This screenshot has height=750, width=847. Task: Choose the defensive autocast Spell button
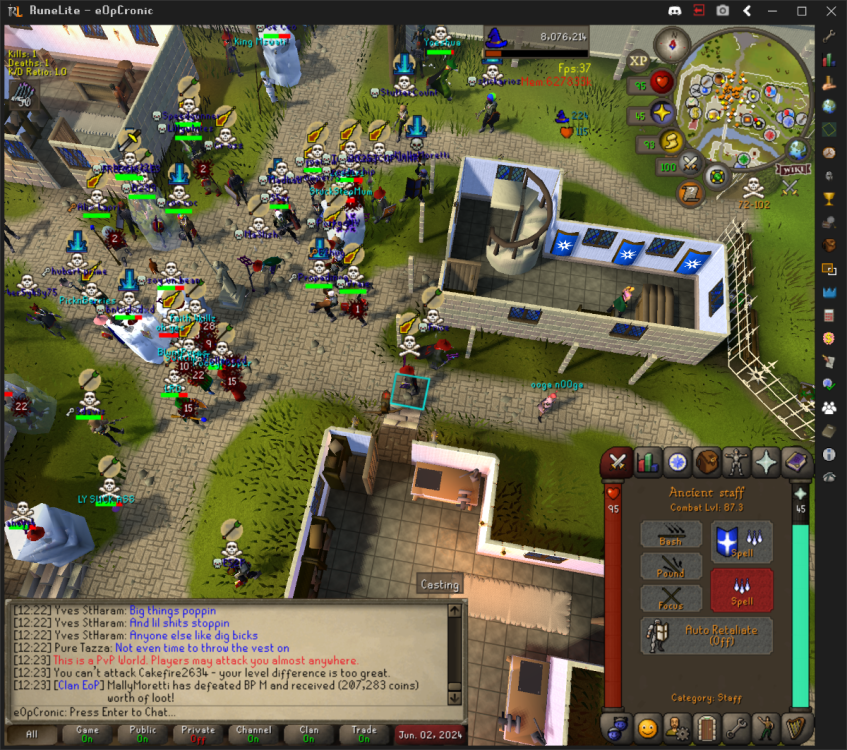coord(741,541)
